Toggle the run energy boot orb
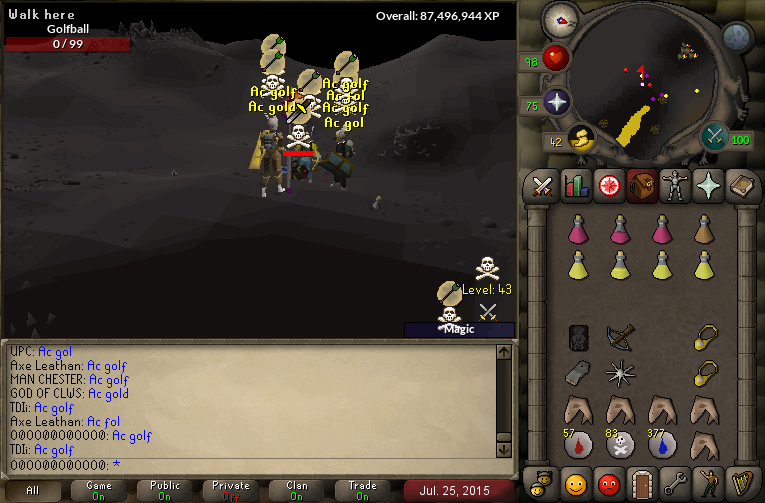 [580, 139]
